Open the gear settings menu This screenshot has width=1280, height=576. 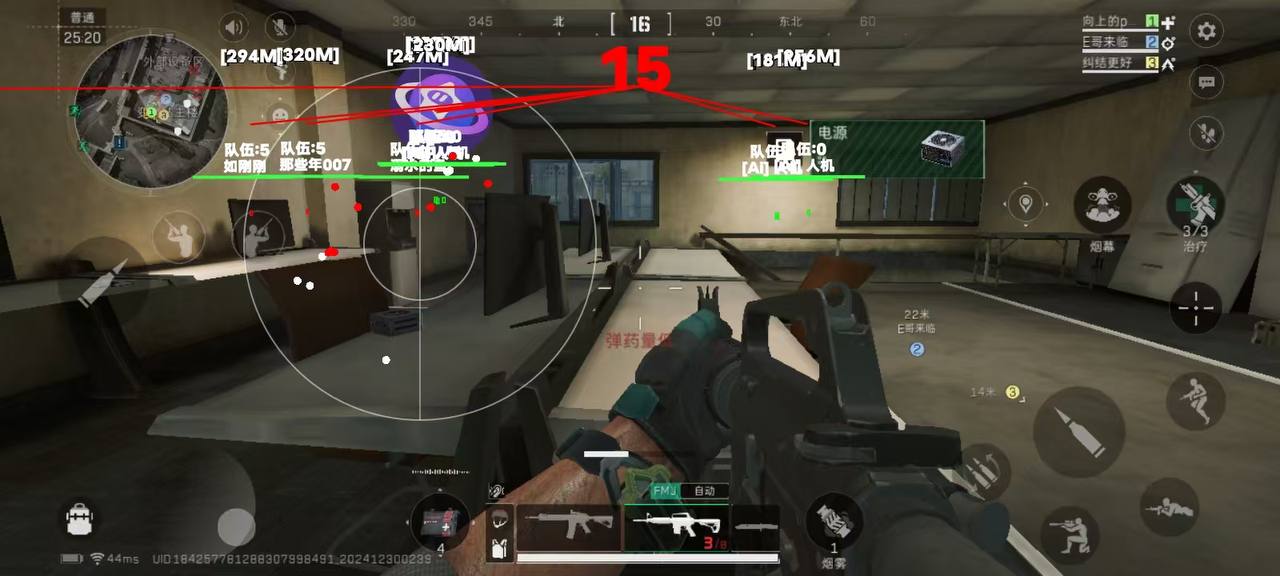pos(1207,31)
